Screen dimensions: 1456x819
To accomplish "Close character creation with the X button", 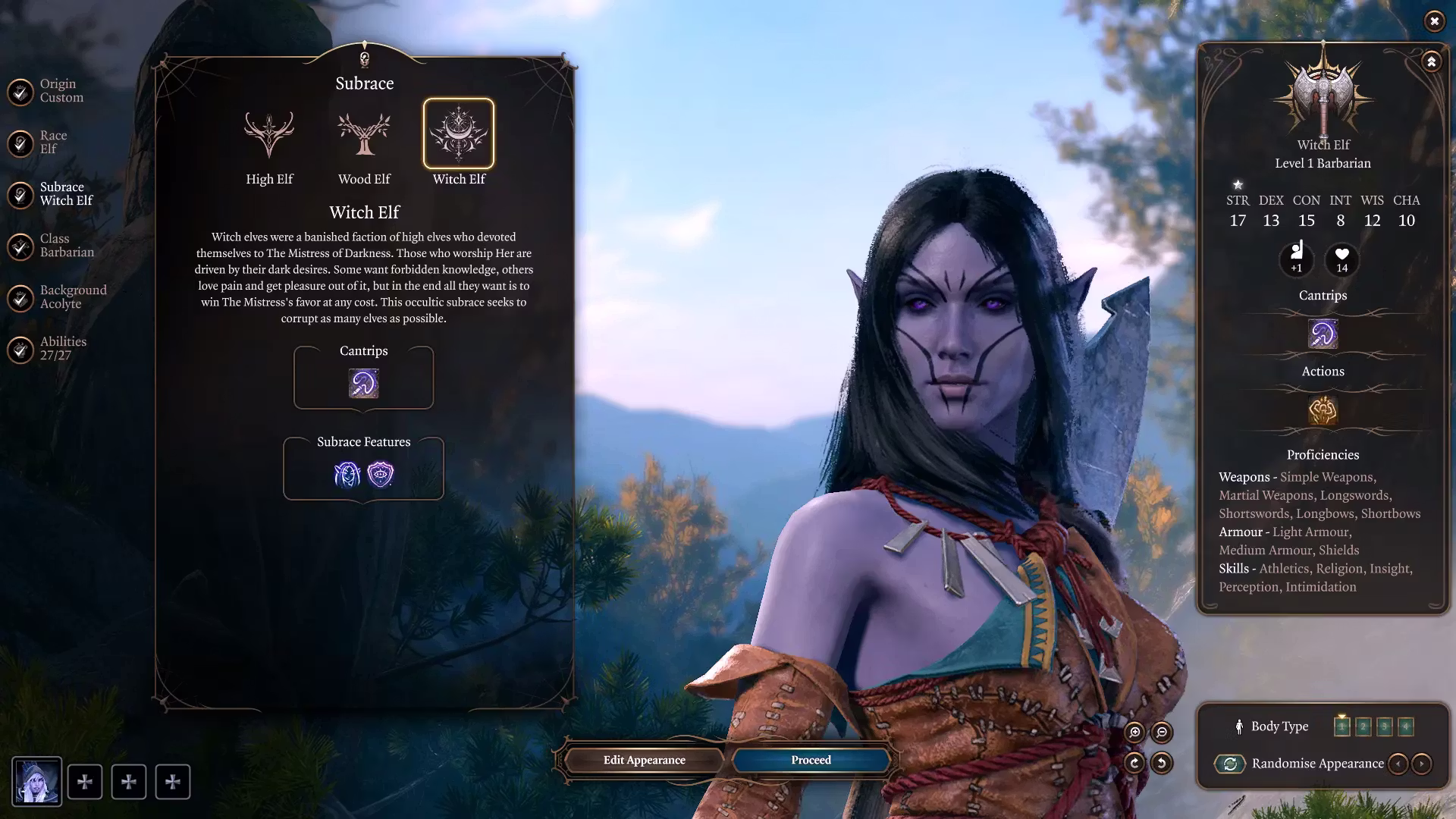I will point(1434,21).
